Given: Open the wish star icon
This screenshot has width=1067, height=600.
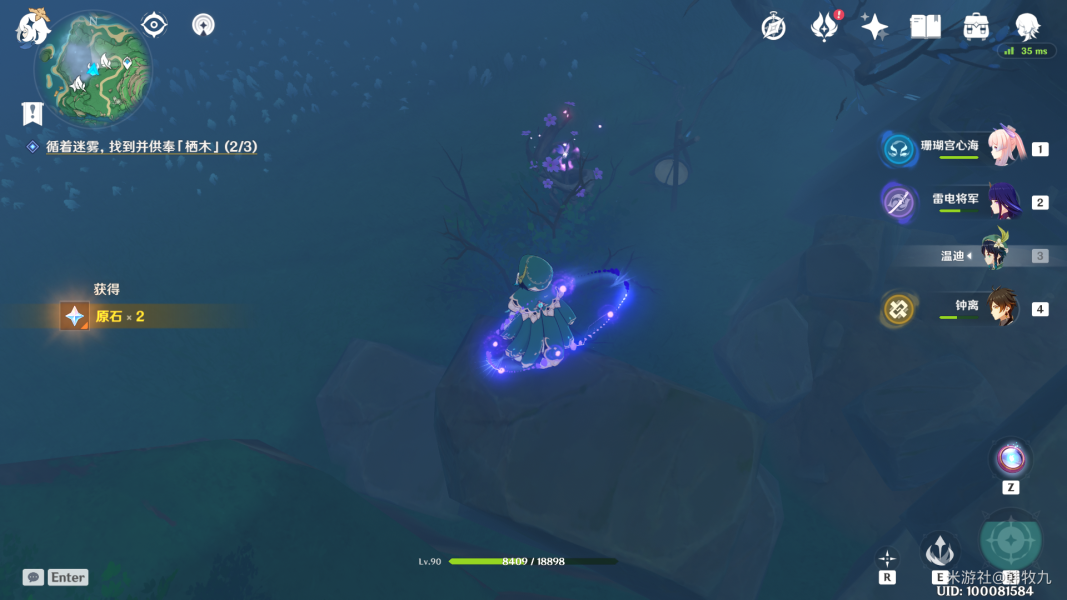Looking at the screenshot, I should [875, 27].
